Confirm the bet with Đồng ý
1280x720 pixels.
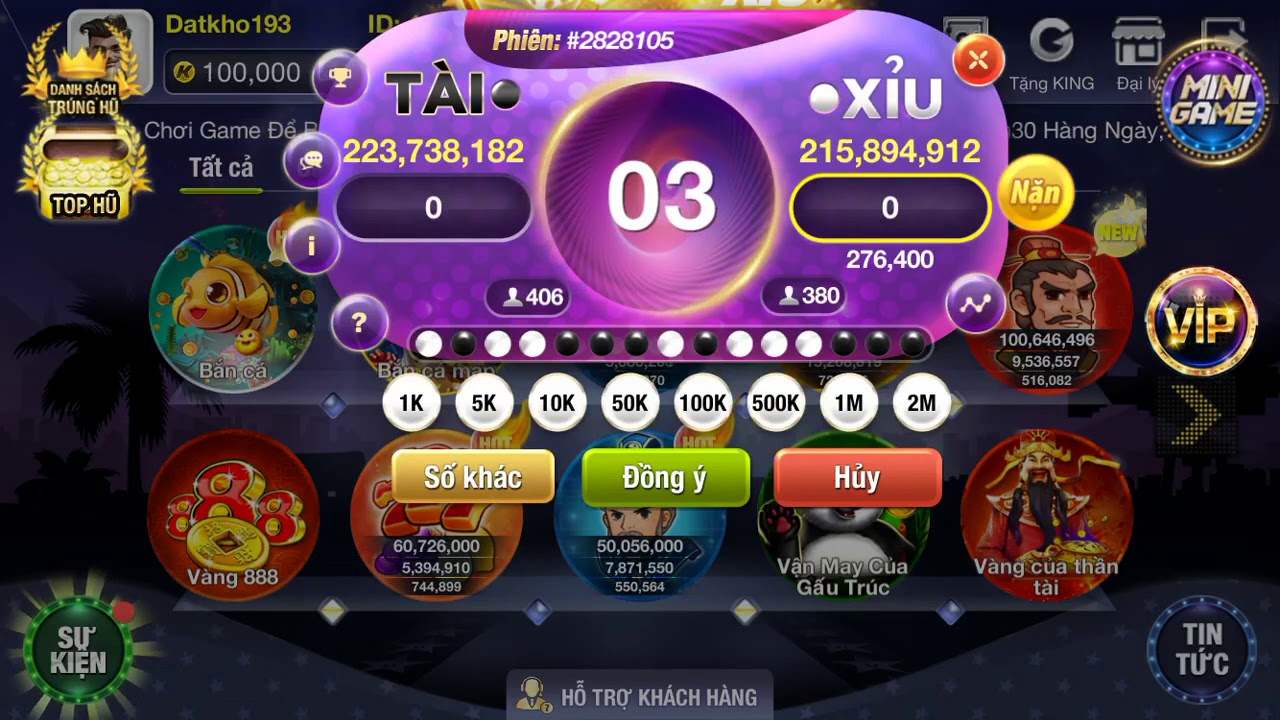tap(665, 477)
